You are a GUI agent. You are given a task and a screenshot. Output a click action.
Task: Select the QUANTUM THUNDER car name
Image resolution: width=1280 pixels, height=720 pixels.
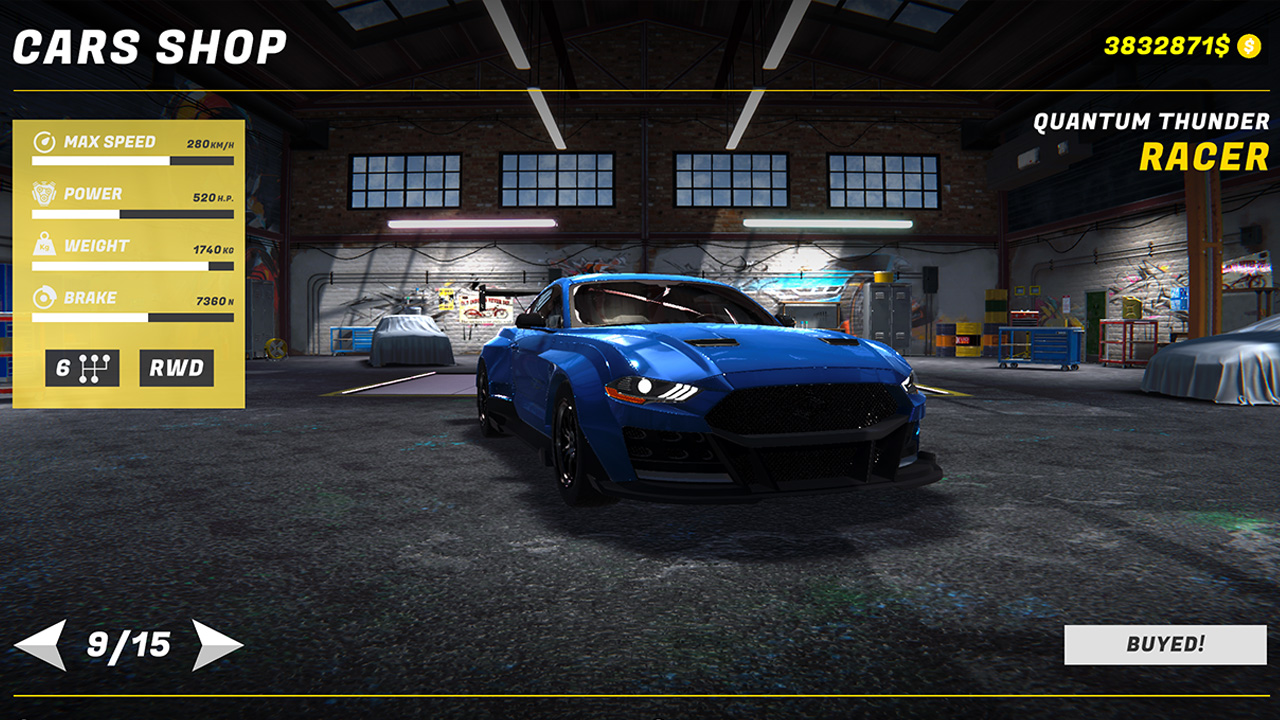(x=1152, y=122)
